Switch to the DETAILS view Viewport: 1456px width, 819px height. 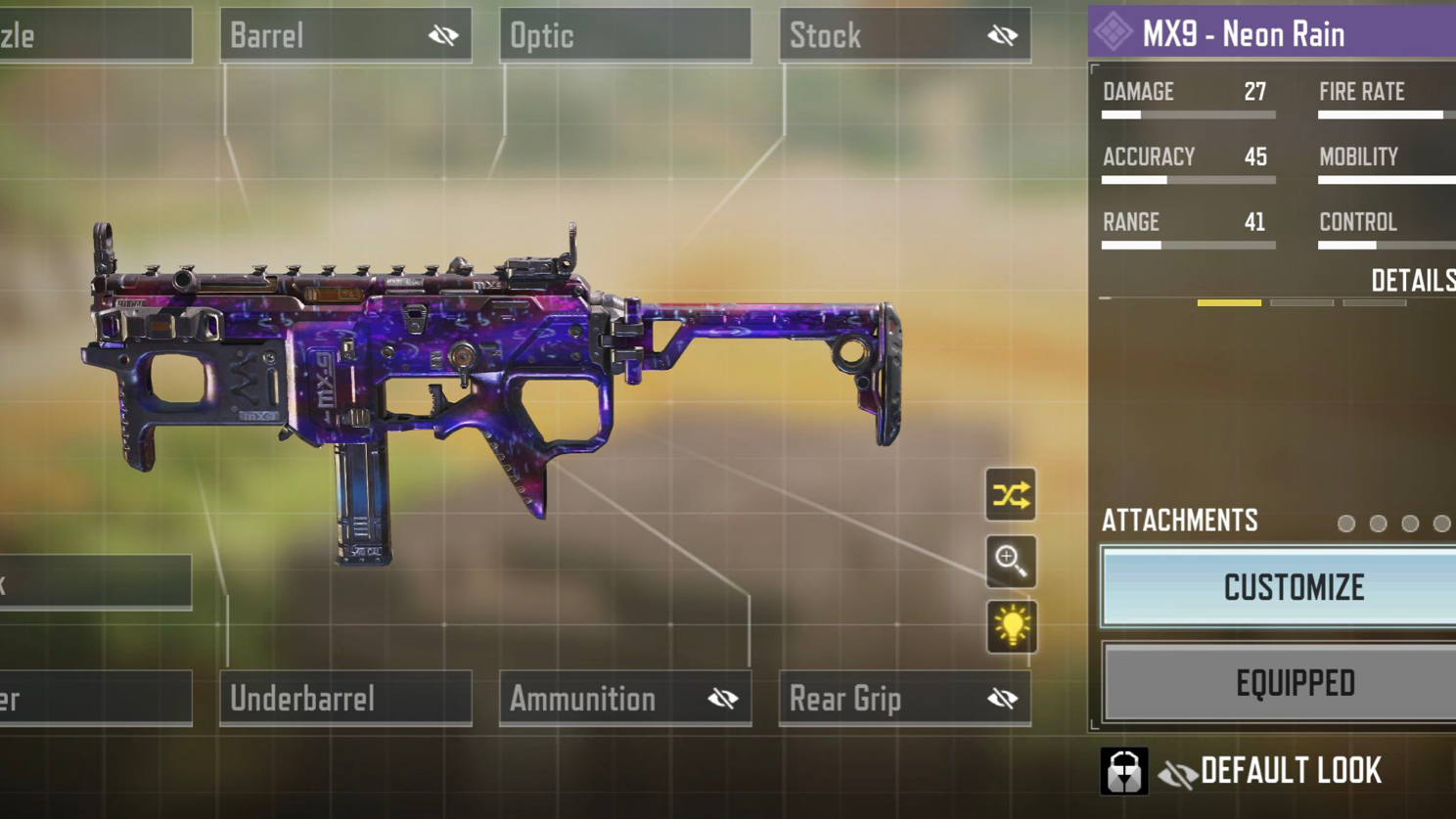pos(1416,281)
